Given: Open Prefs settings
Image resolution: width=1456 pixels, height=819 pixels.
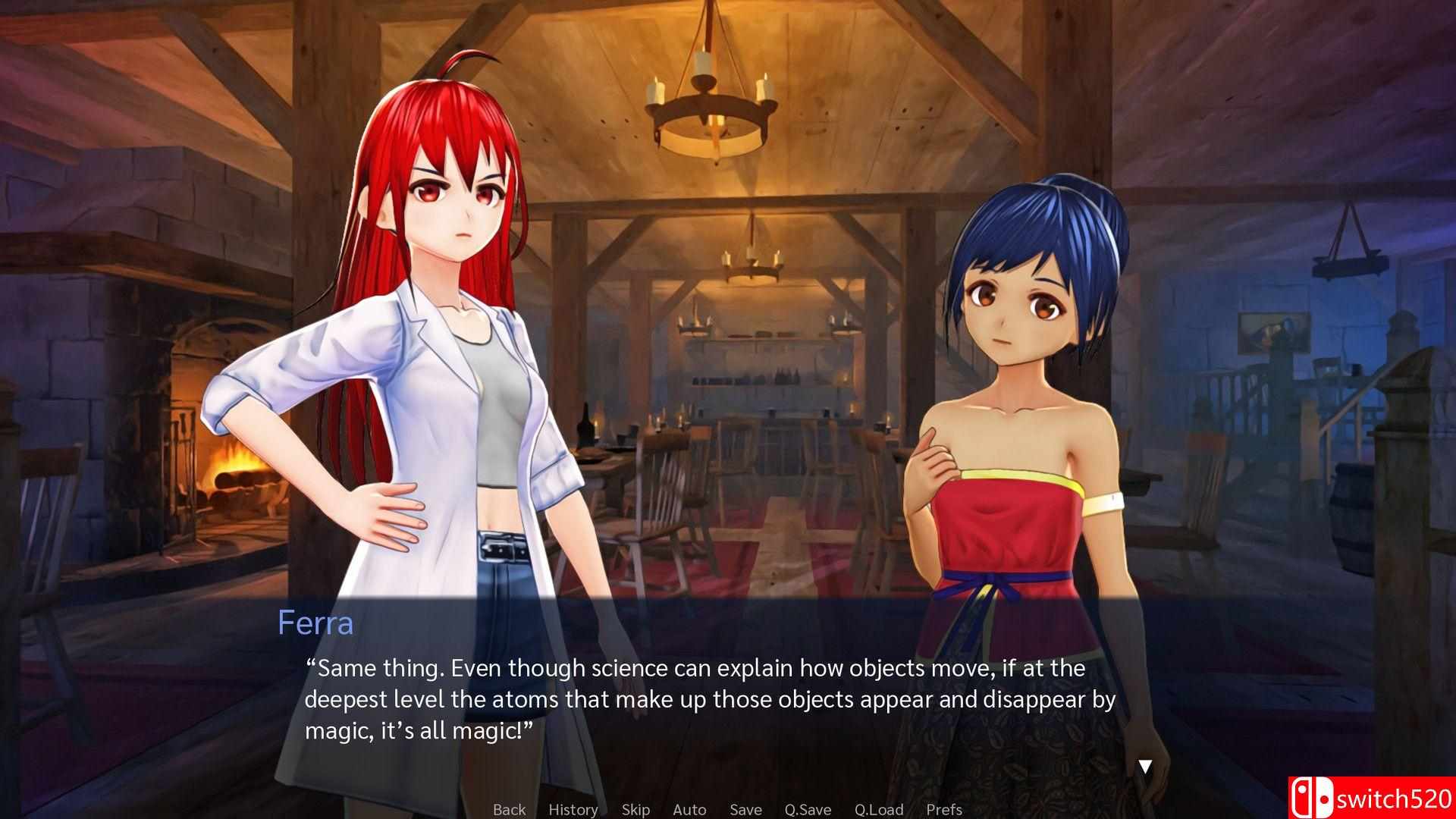Looking at the screenshot, I should point(944,809).
